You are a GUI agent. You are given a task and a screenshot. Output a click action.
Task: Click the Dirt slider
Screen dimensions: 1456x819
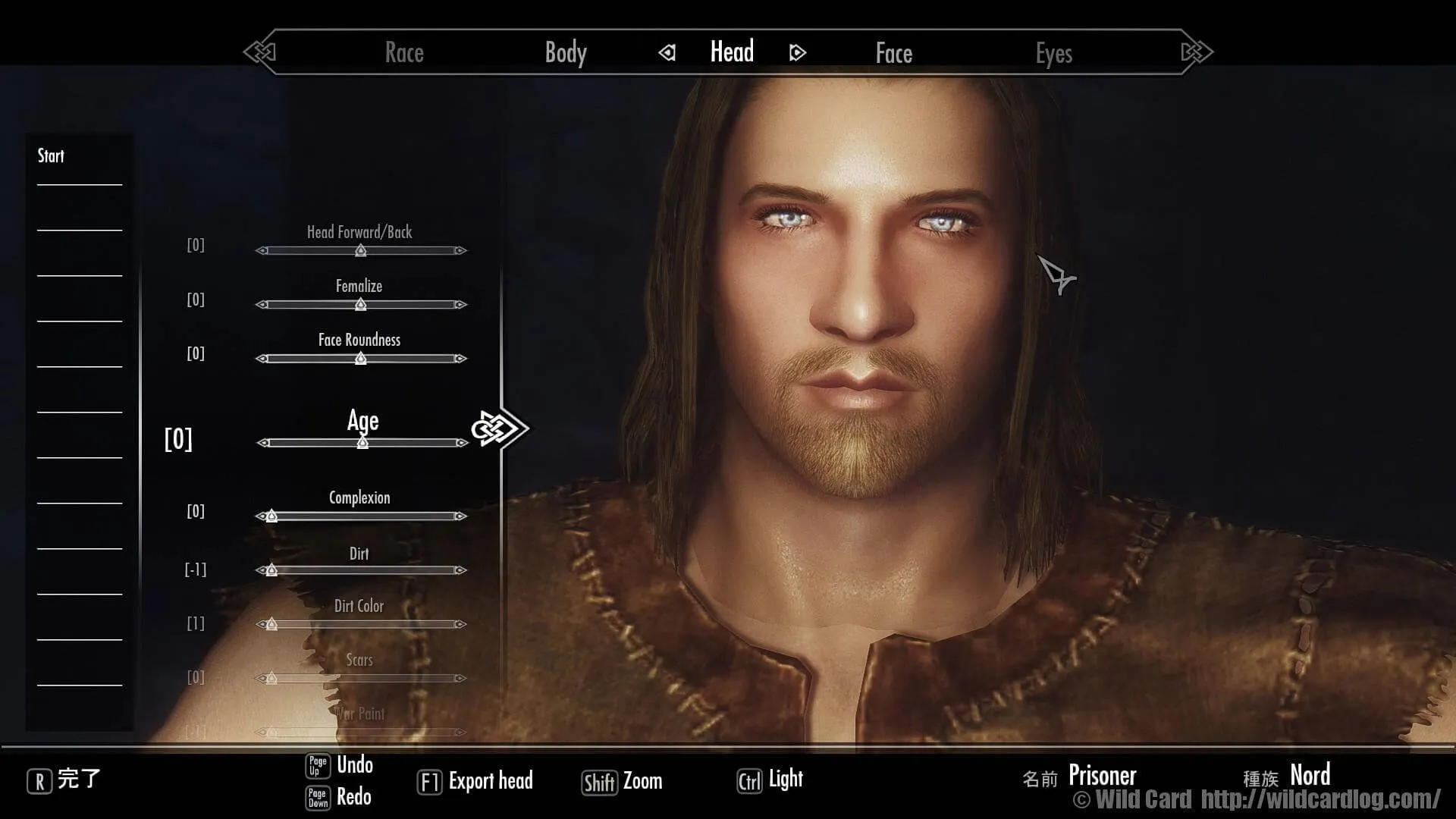[x=361, y=570]
